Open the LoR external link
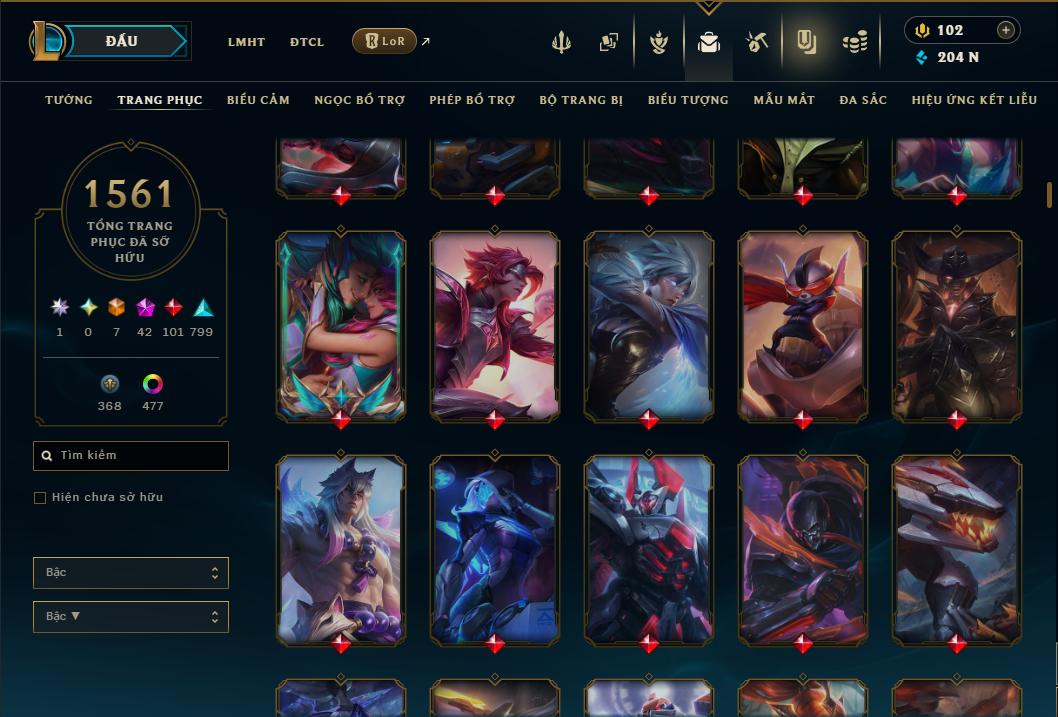Screen dimensions: 1058x717 click(x=385, y=41)
